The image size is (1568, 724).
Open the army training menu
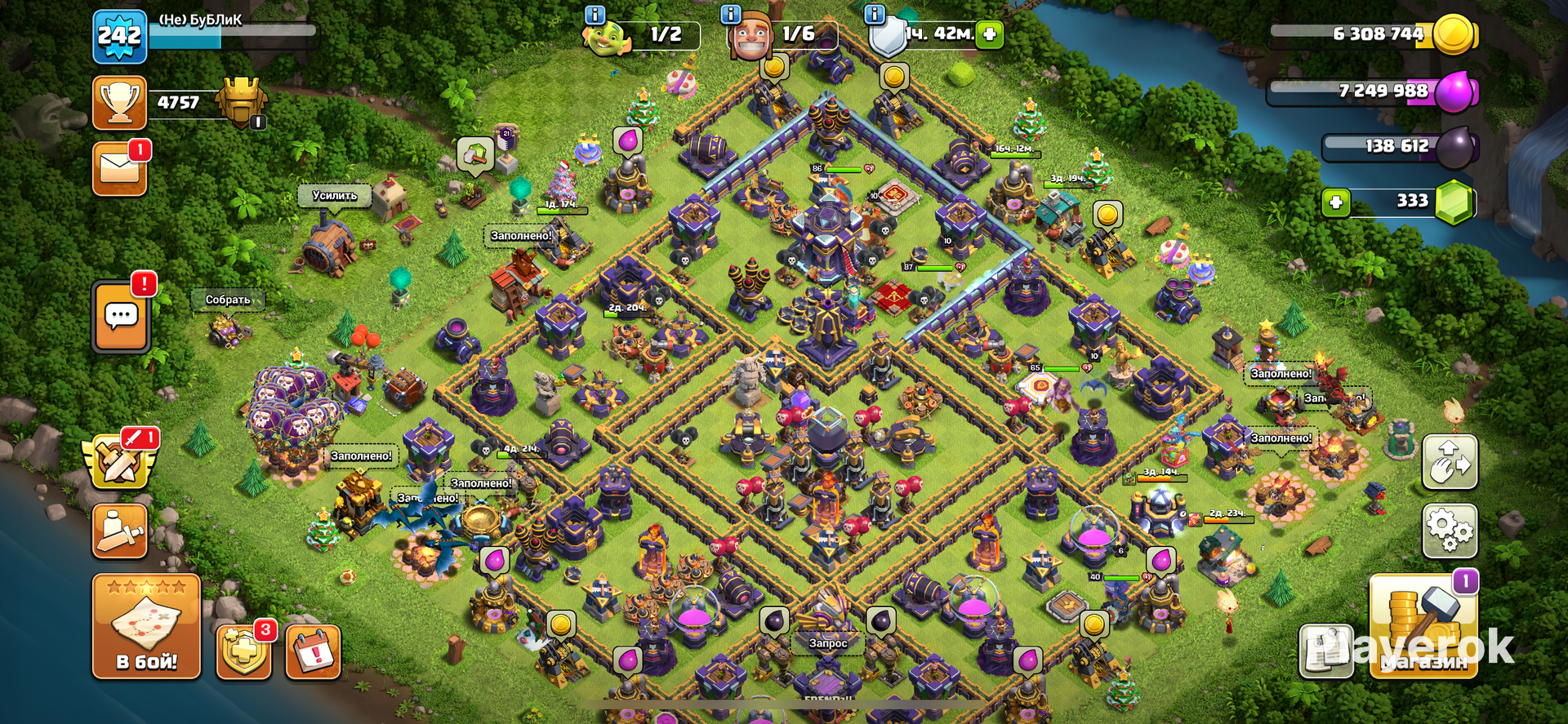coord(119,531)
